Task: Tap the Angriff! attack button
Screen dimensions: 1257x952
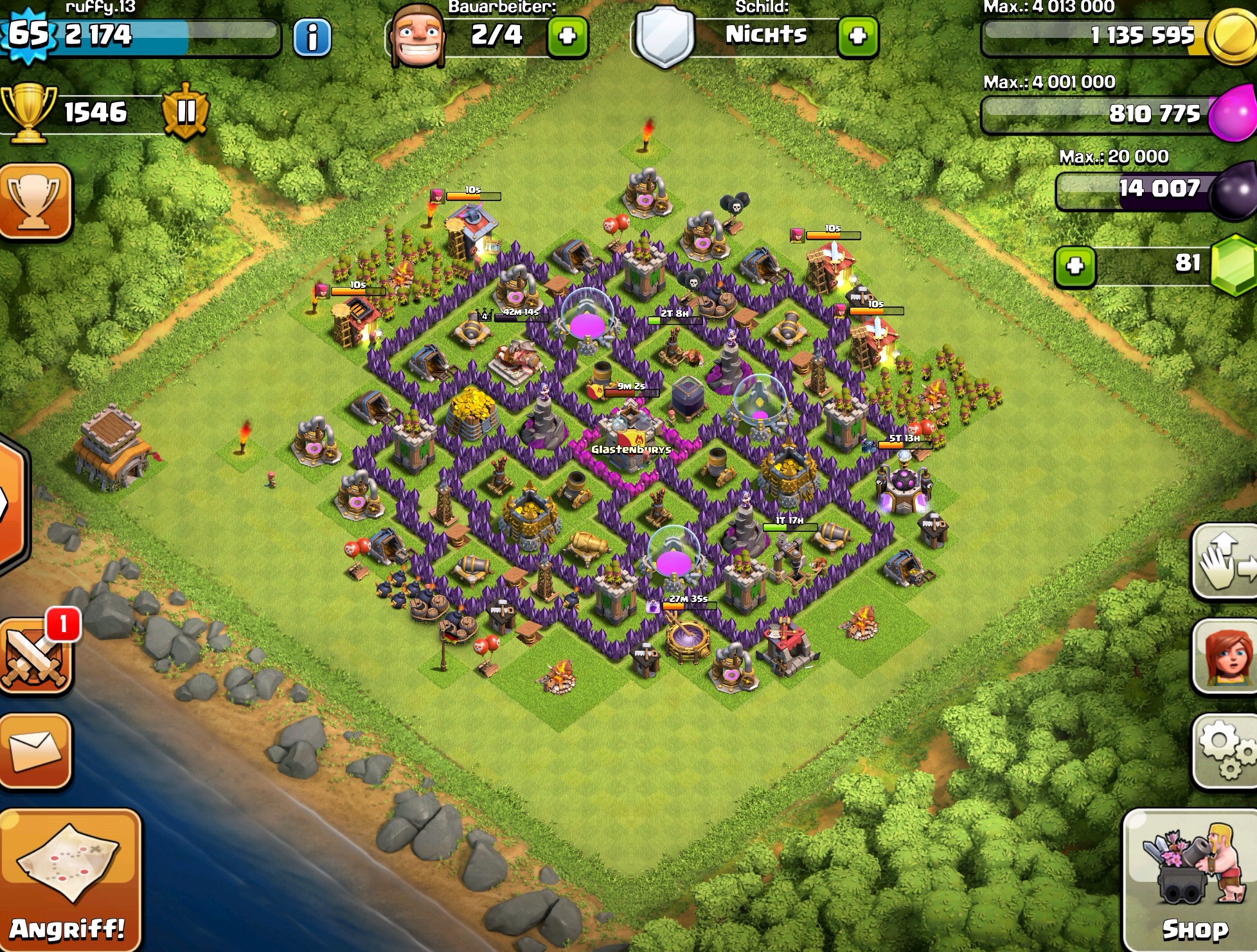Action: click(69, 880)
